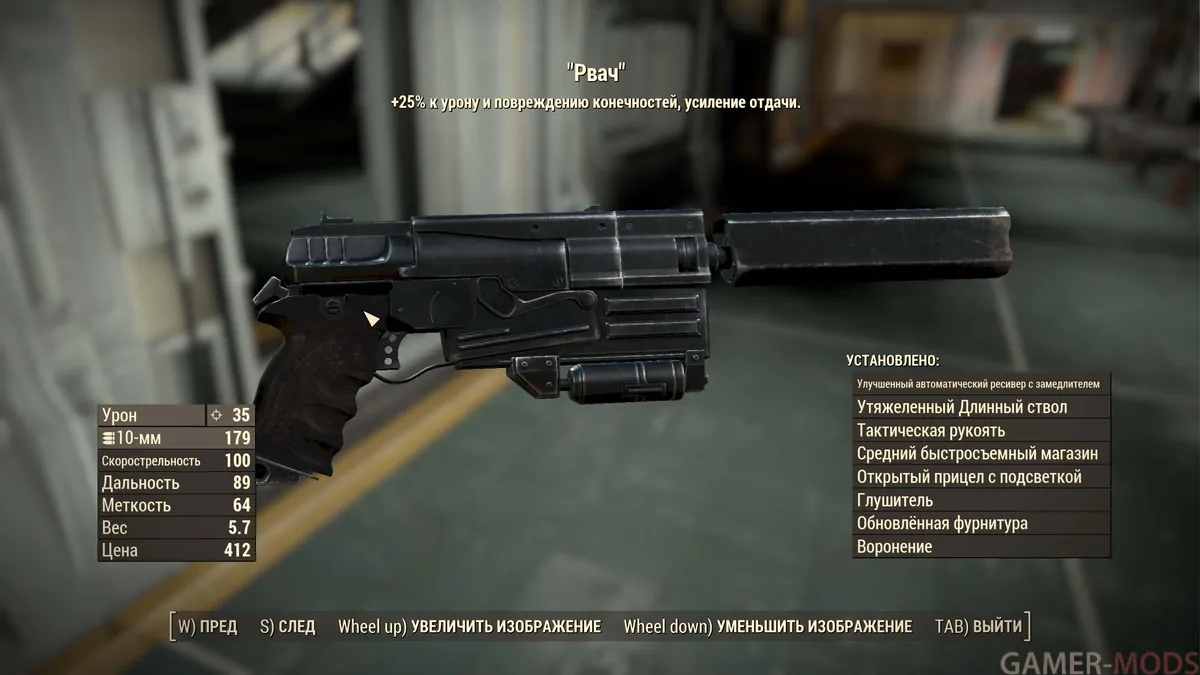Exit the inspect view with ВЫЙТИ

(979, 627)
